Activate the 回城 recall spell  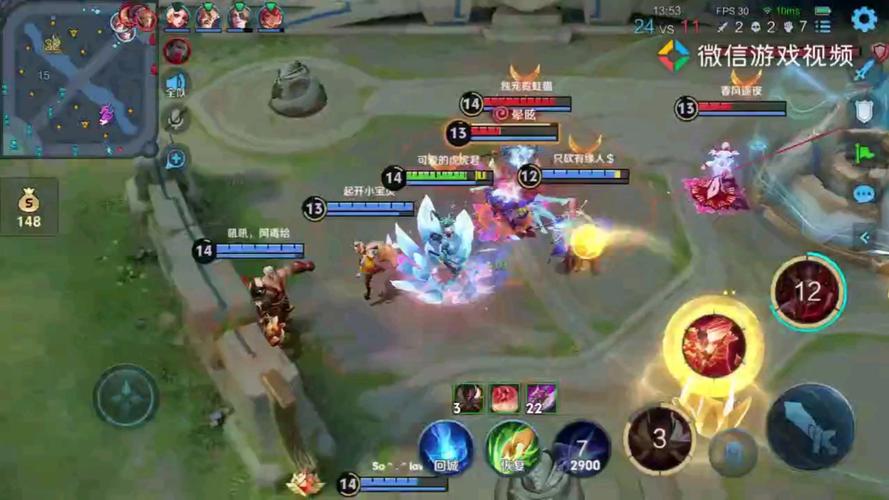pos(446,446)
